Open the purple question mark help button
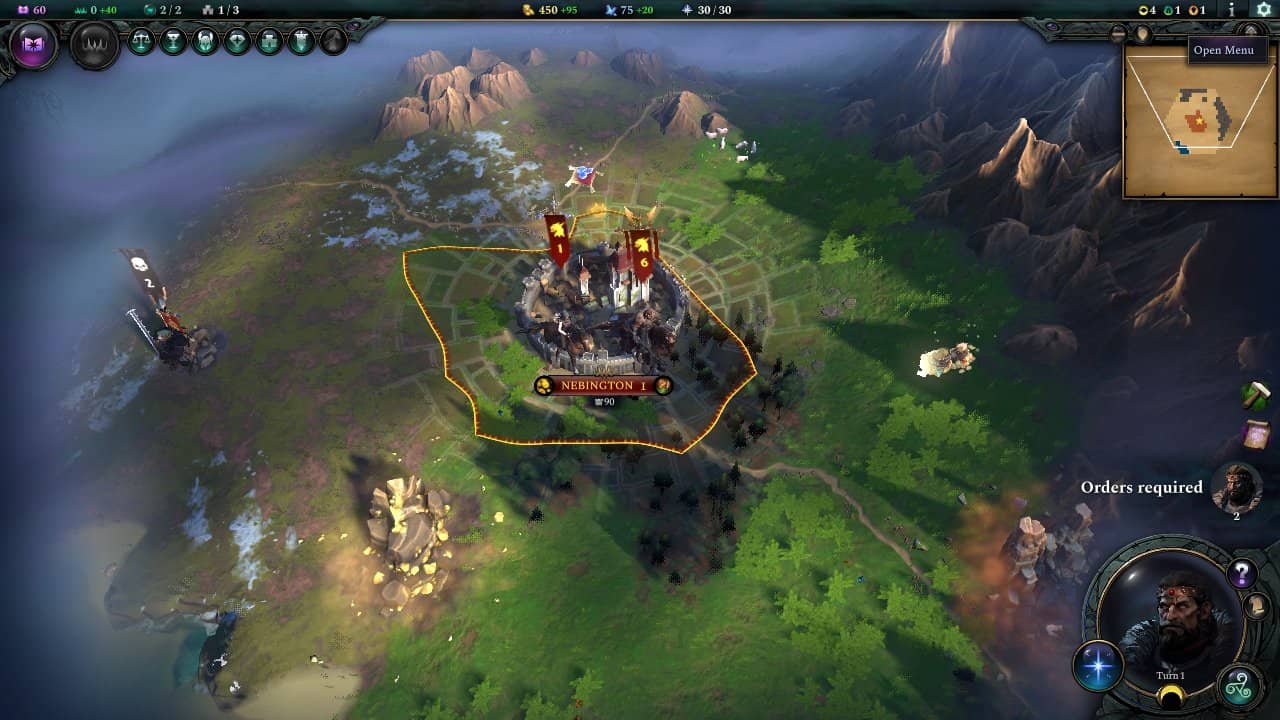Image resolution: width=1280 pixels, height=720 pixels. click(x=1242, y=574)
